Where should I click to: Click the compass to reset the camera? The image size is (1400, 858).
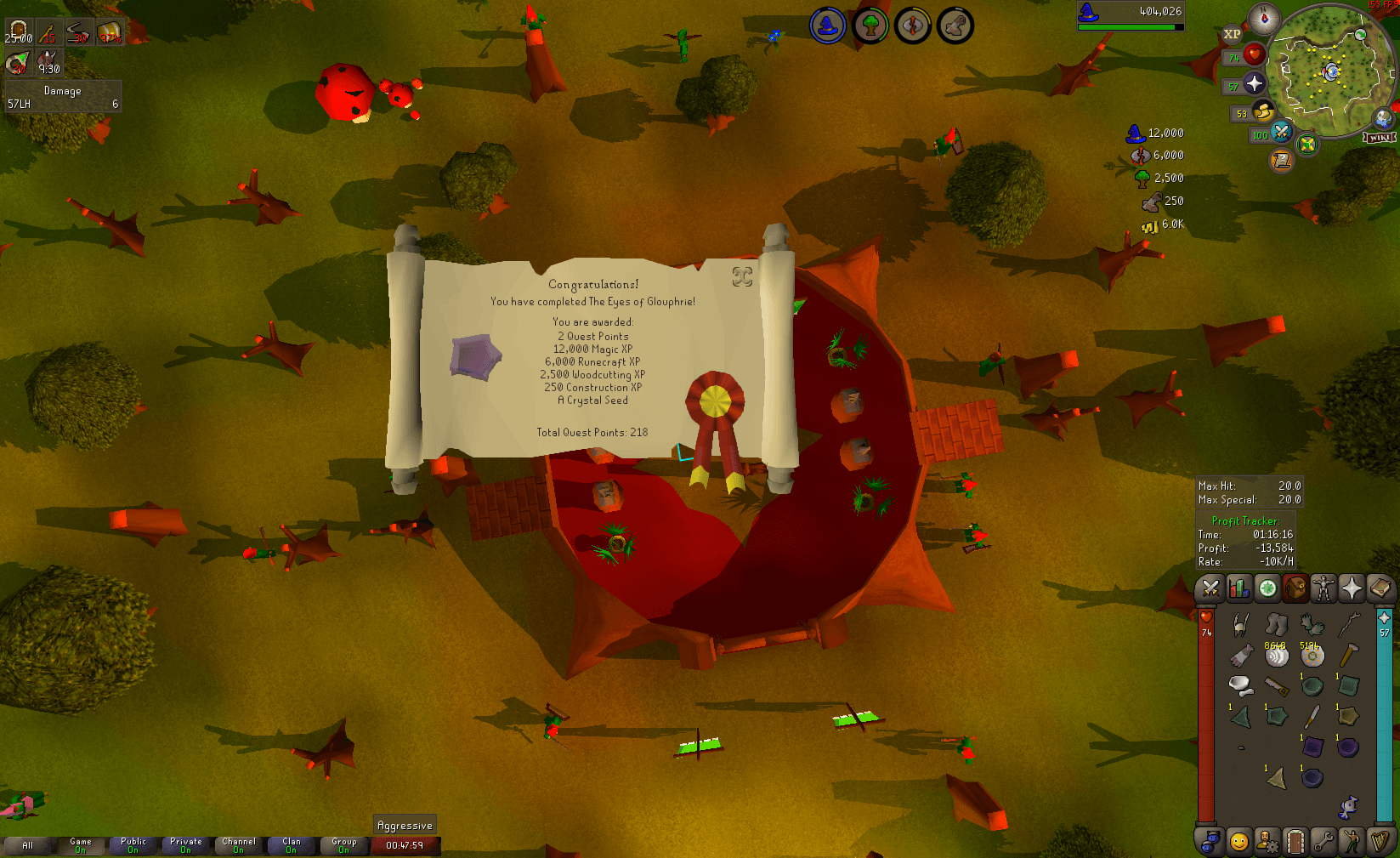tap(1264, 17)
